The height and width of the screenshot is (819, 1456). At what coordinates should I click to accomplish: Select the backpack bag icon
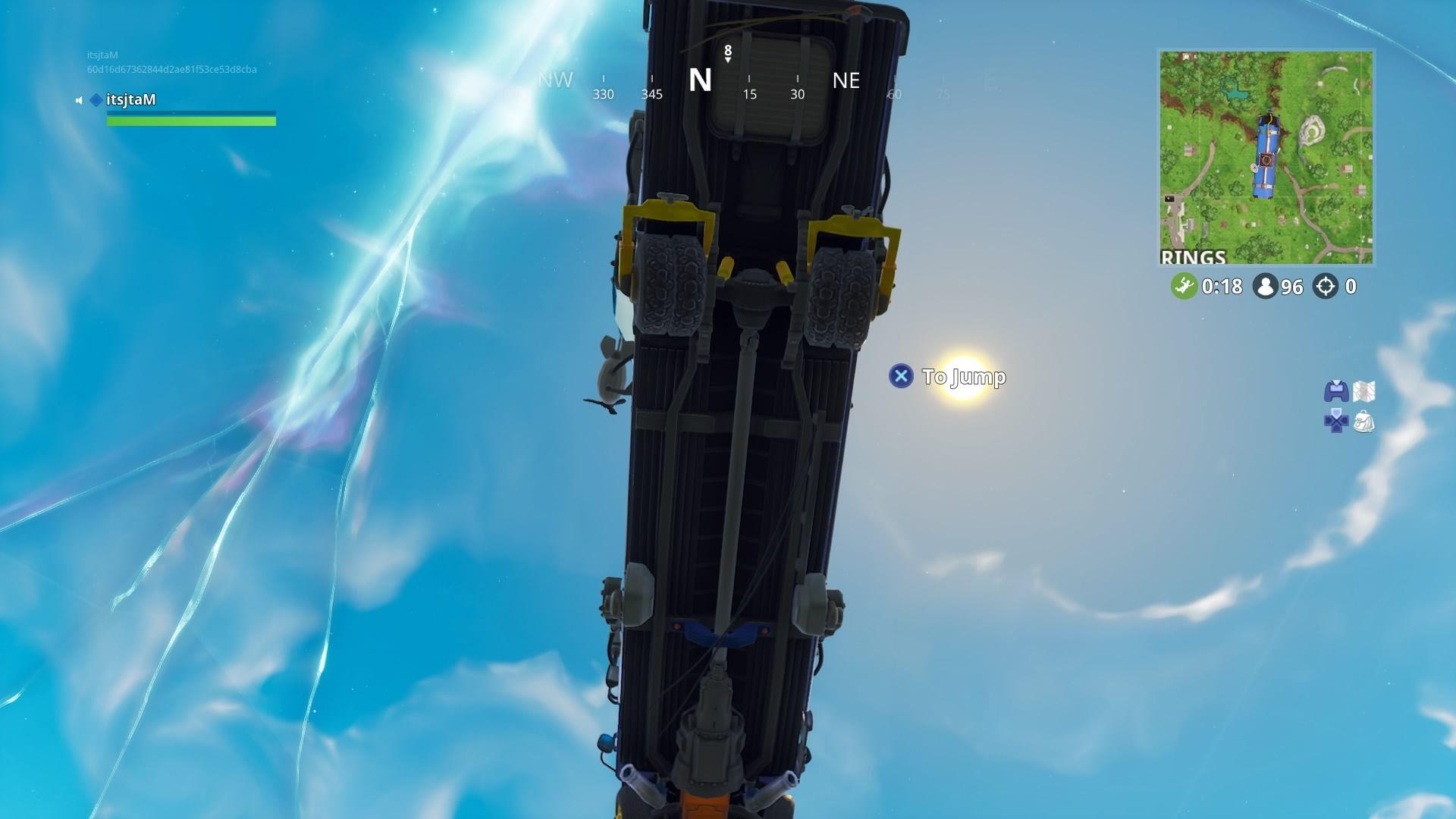(x=1365, y=423)
